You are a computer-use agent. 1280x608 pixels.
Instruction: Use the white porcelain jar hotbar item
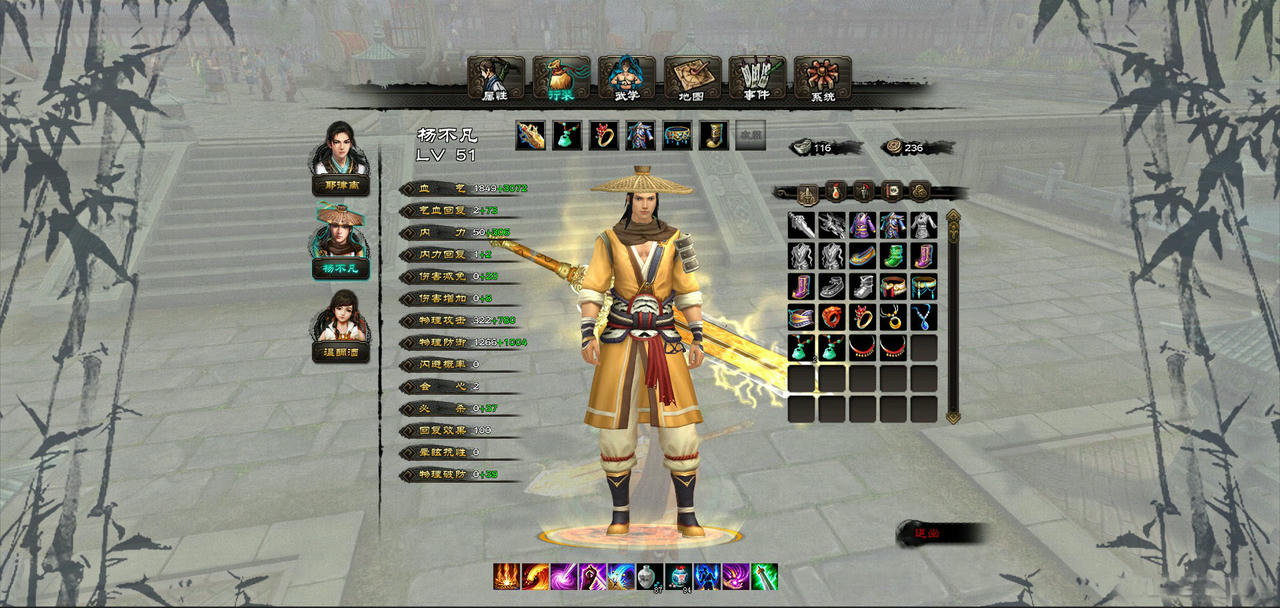[649, 577]
